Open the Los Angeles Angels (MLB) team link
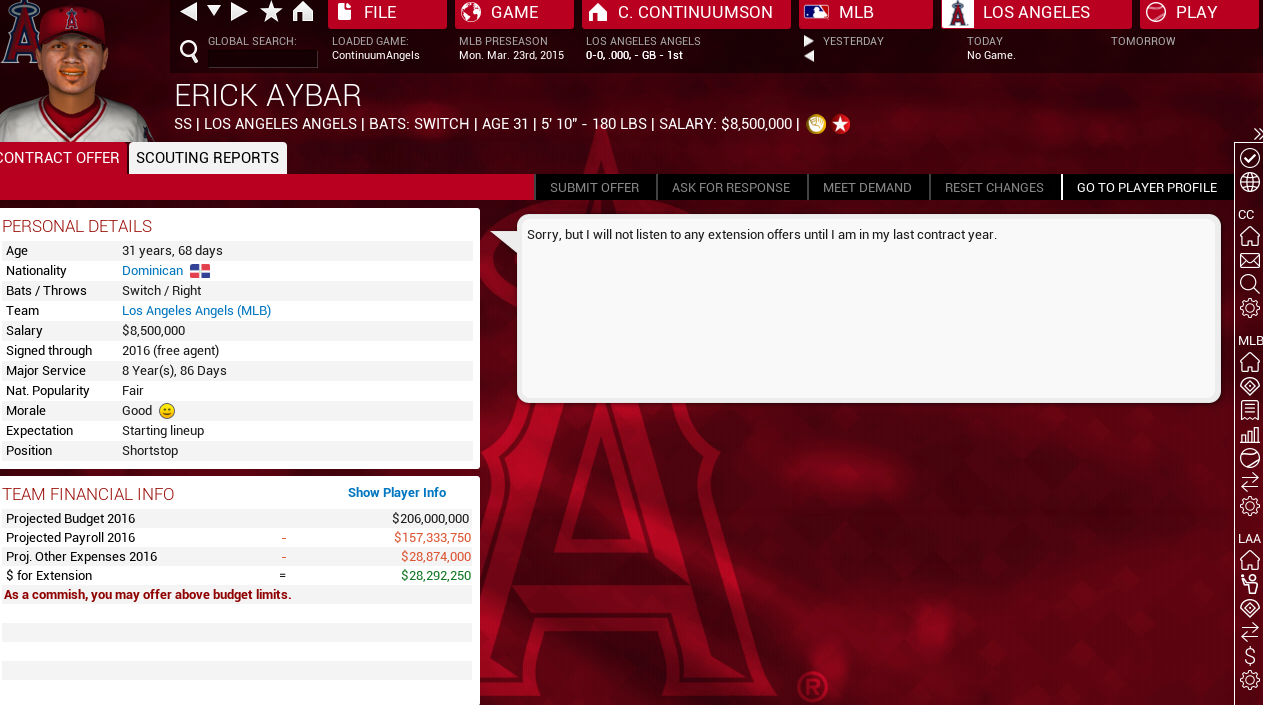 click(196, 311)
